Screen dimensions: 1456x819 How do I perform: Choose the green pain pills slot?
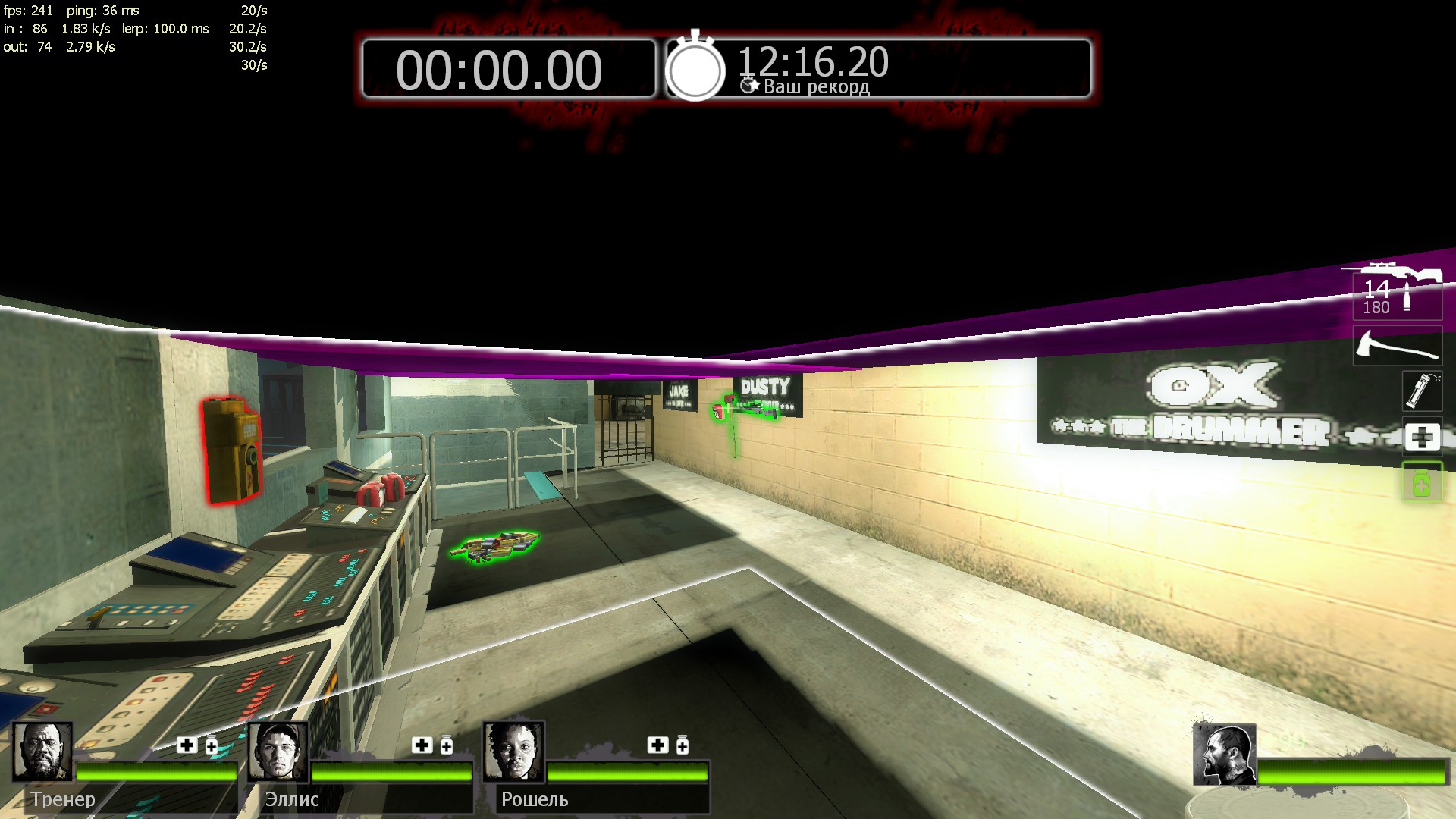[1421, 482]
